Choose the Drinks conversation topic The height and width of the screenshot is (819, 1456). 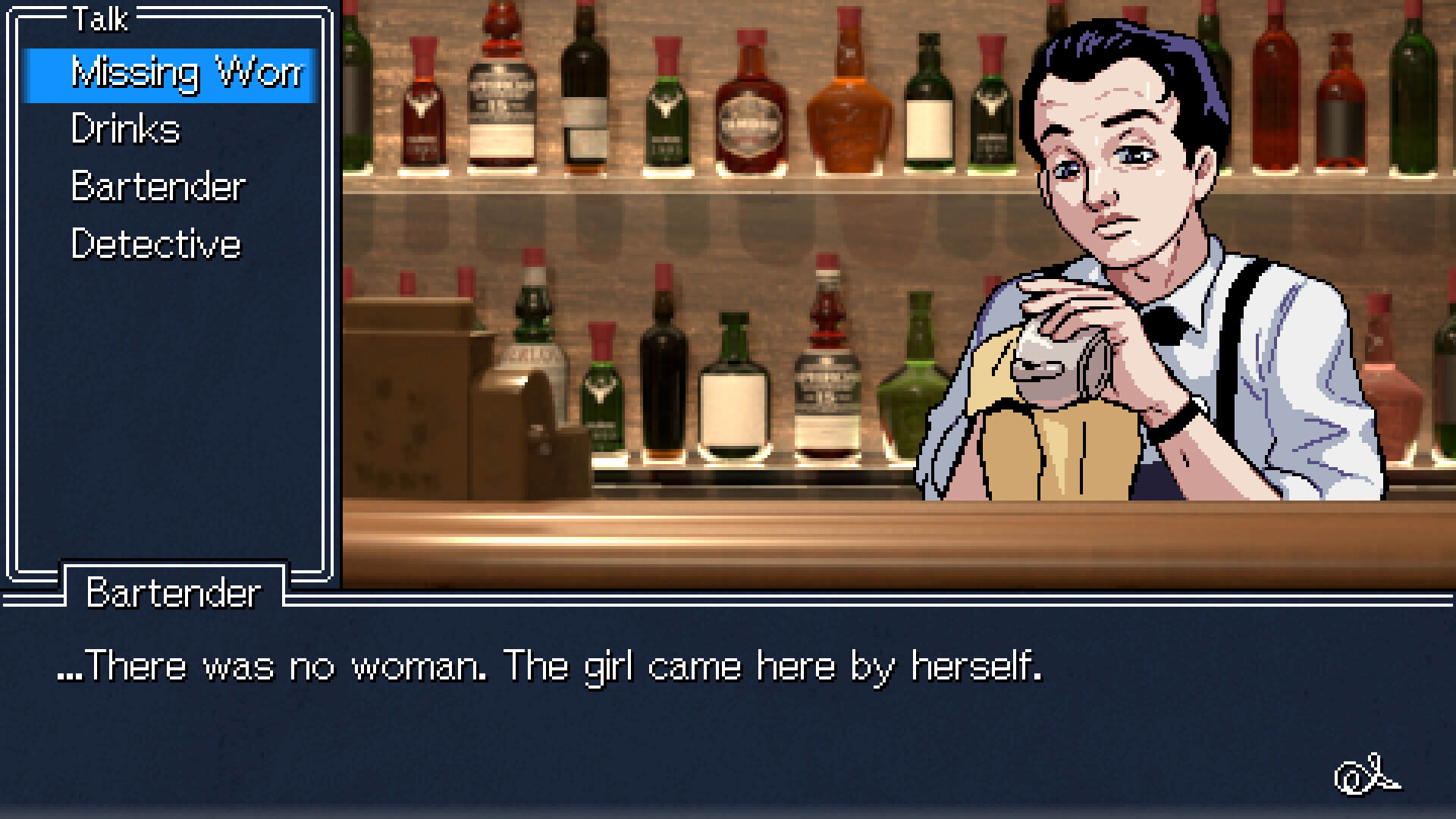click(125, 129)
